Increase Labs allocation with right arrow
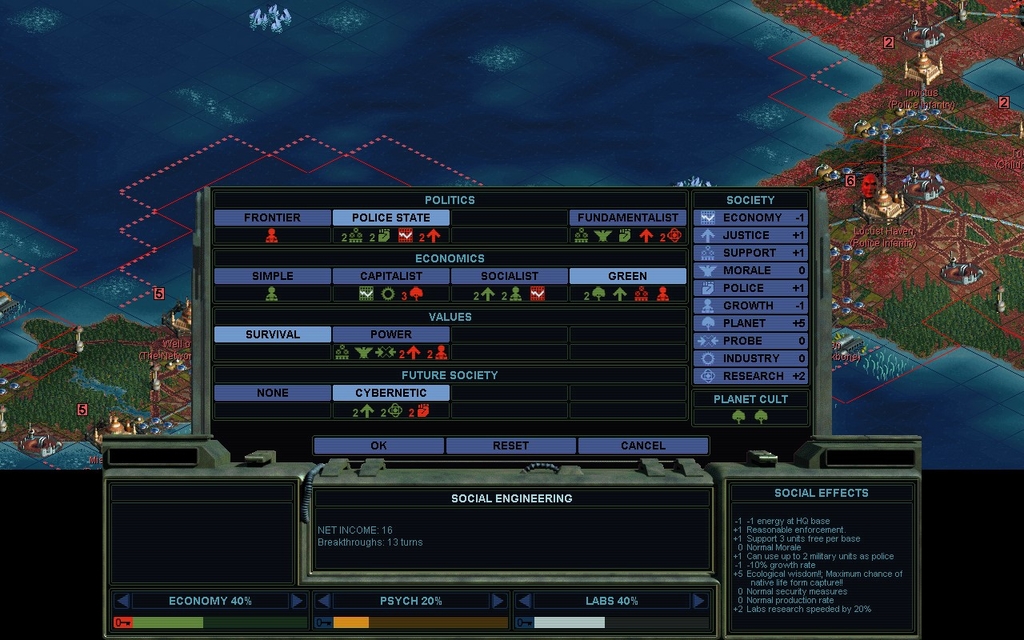 tap(699, 601)
